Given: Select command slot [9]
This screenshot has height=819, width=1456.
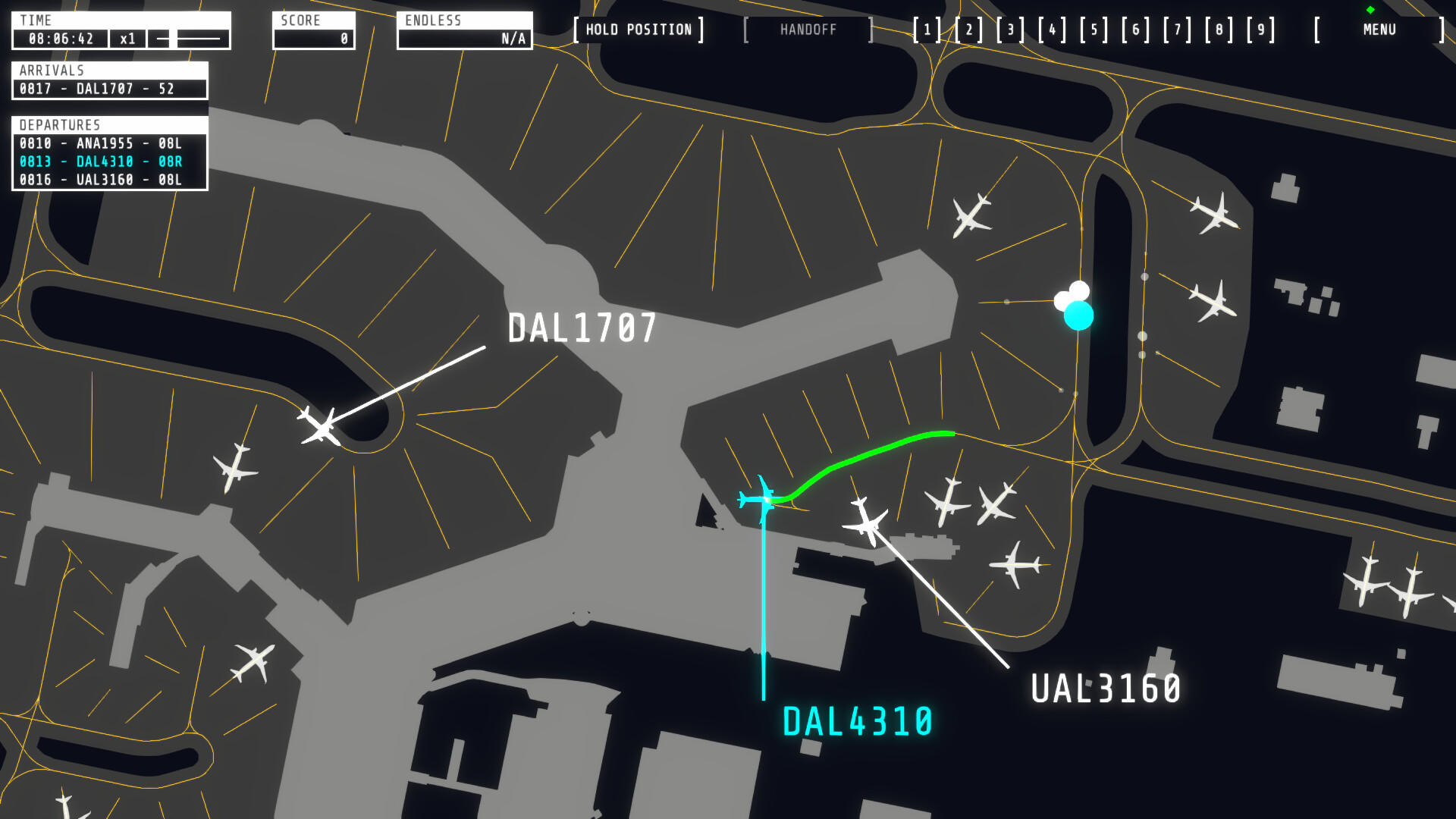Looking at the screenshot, I should (1260, 30).
